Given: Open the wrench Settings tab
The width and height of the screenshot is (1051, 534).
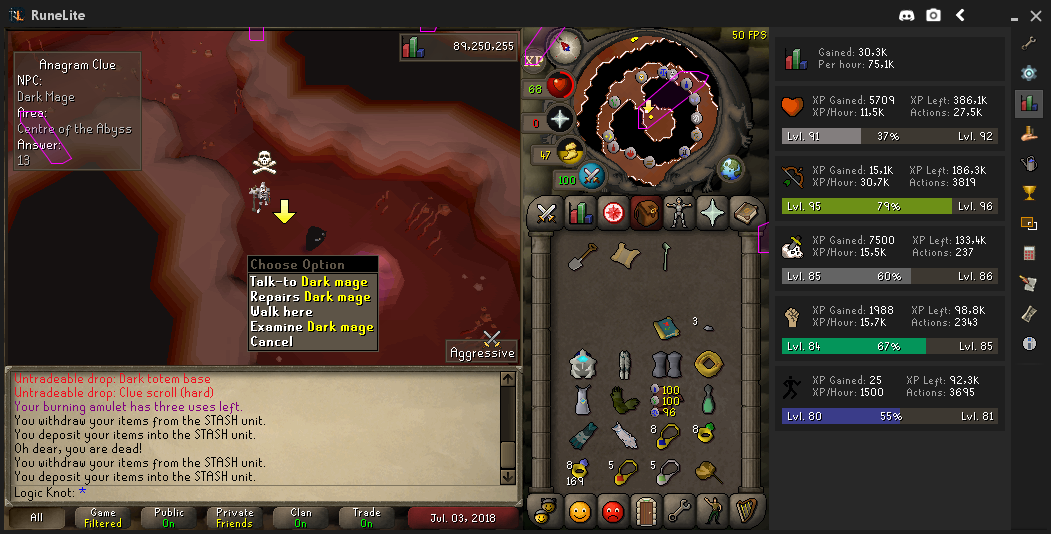Looking at the screenshot, I should pos(679,511).
